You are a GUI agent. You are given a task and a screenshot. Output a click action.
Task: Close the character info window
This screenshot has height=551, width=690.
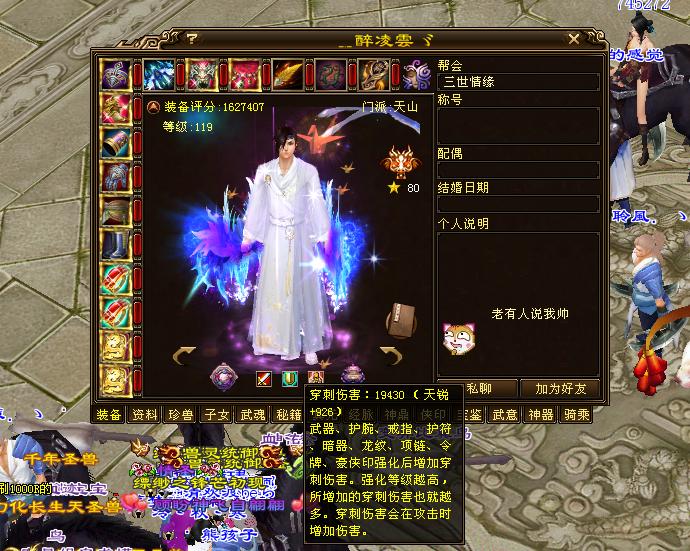pos(574,39)
